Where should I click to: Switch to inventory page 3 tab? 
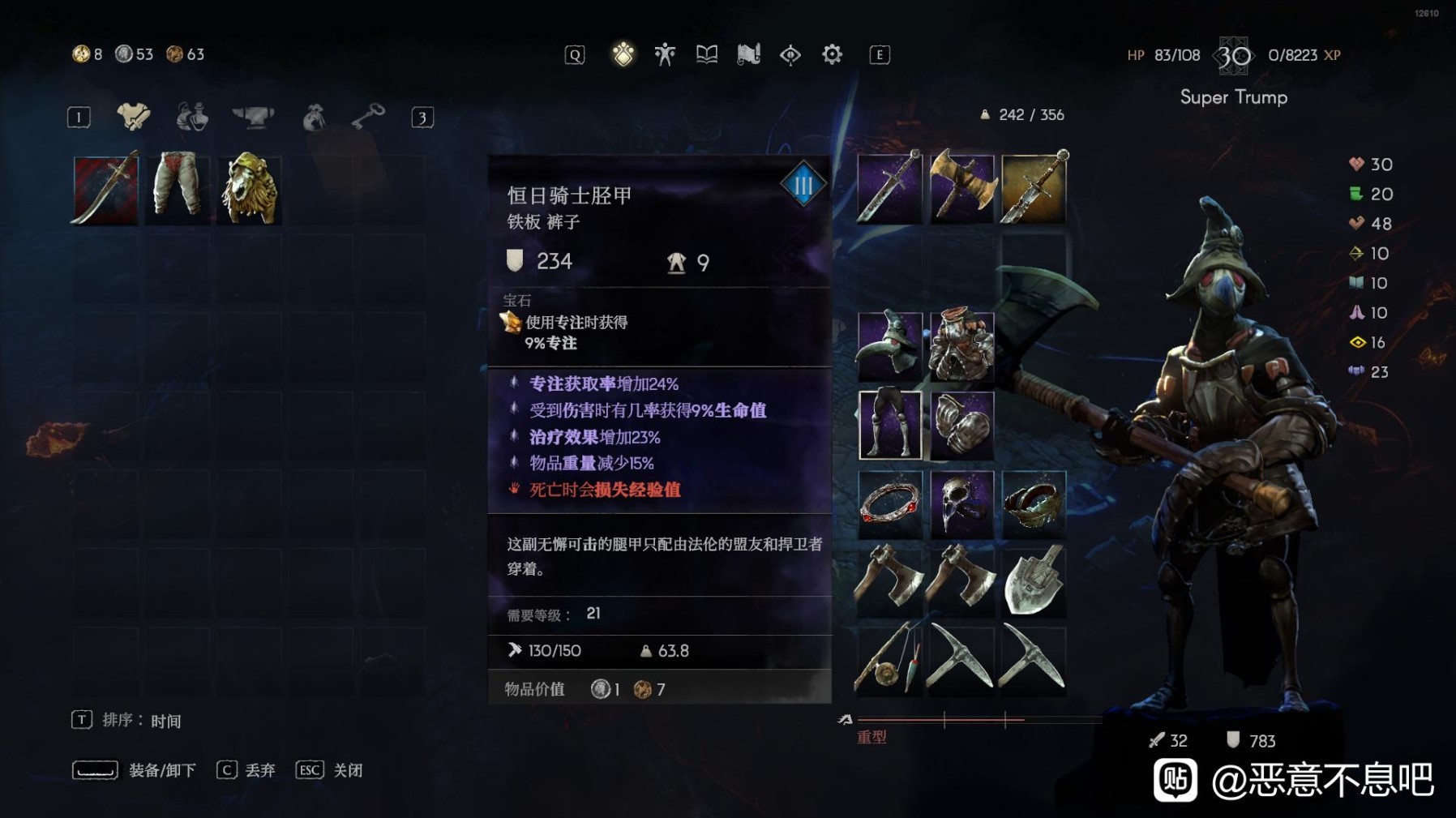(425, 115)
